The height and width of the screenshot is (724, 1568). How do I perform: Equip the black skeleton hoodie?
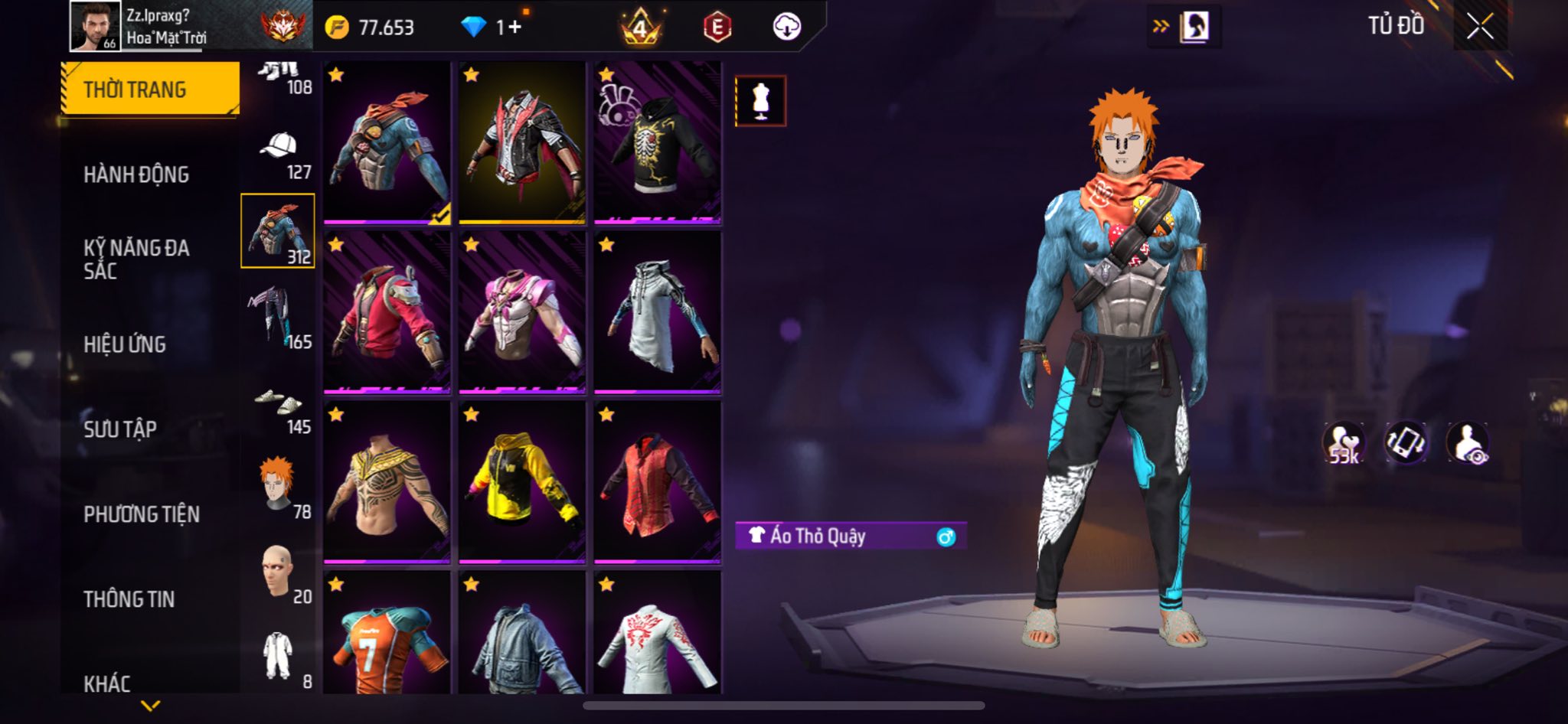coord(658,143)
